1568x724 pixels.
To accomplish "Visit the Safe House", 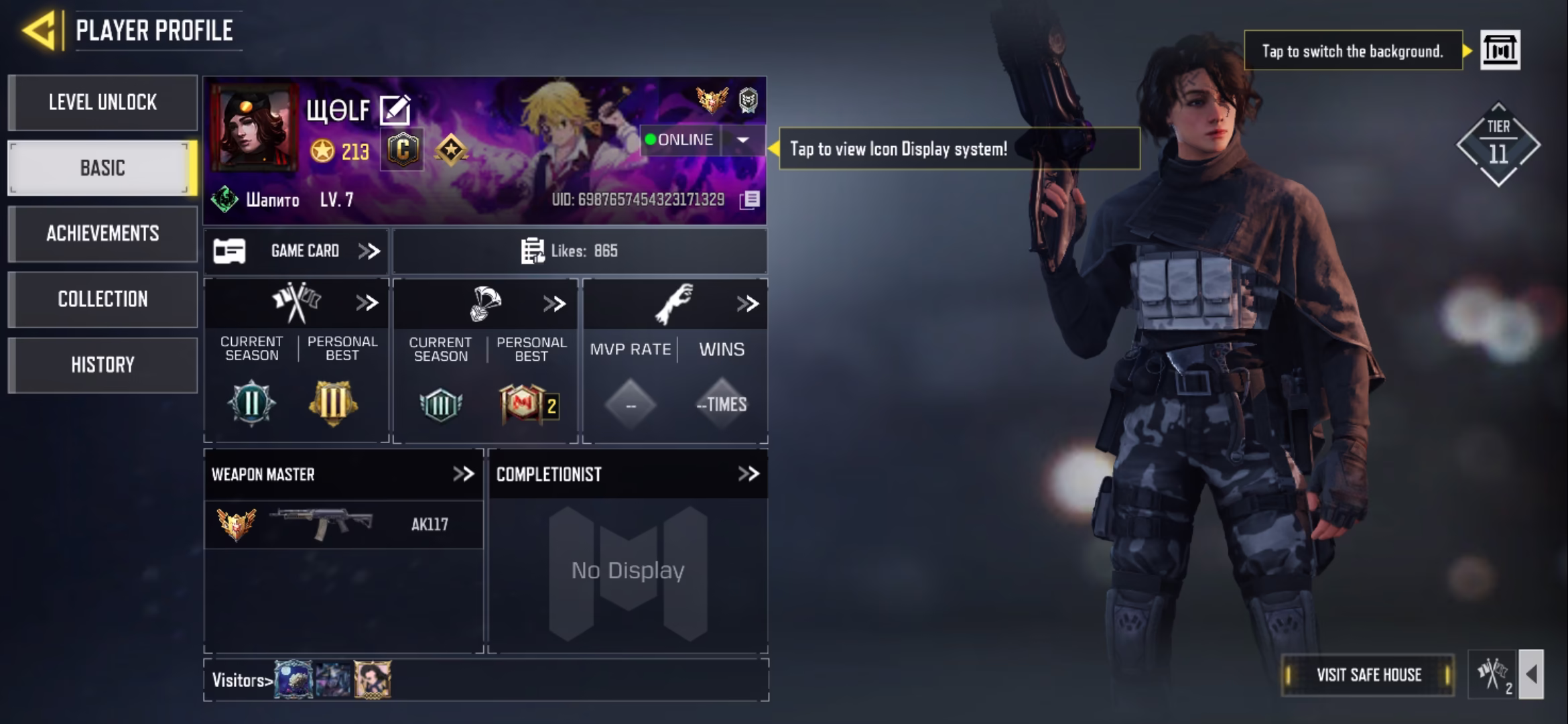I will [x=1368, y=674].
